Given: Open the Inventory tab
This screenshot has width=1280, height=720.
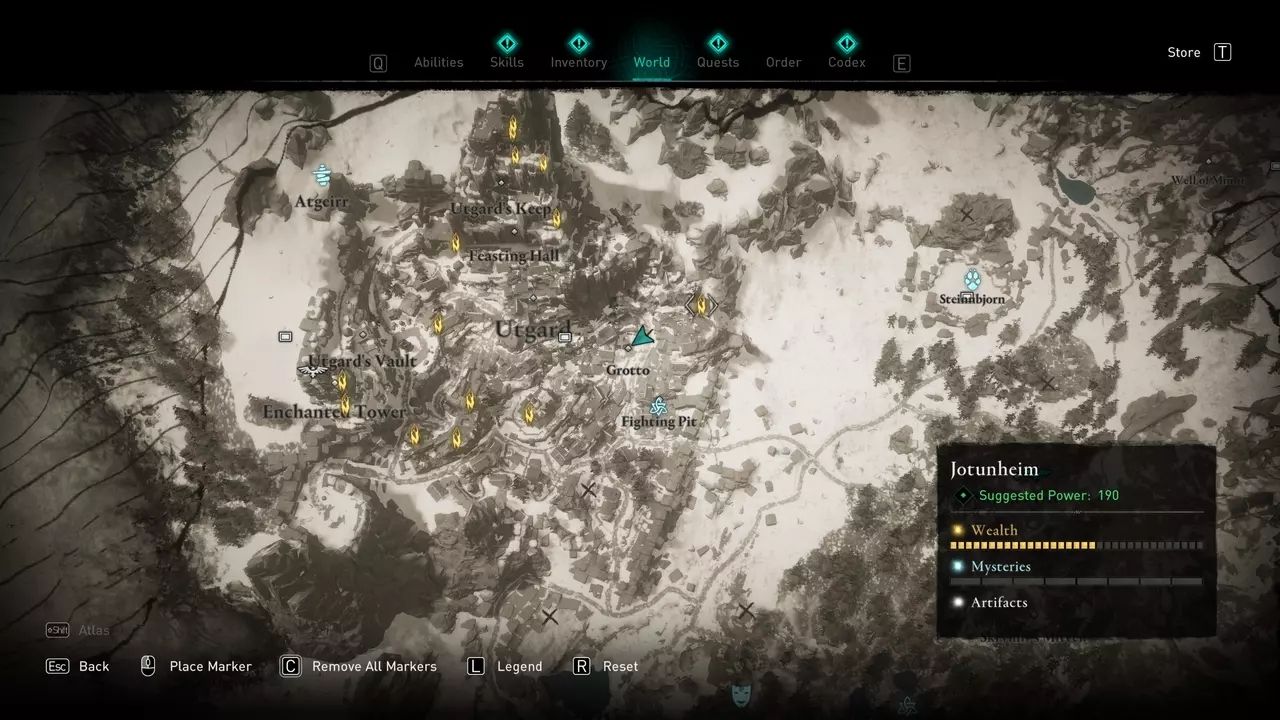Looking at the screenshot, I should tap(578, 62).
